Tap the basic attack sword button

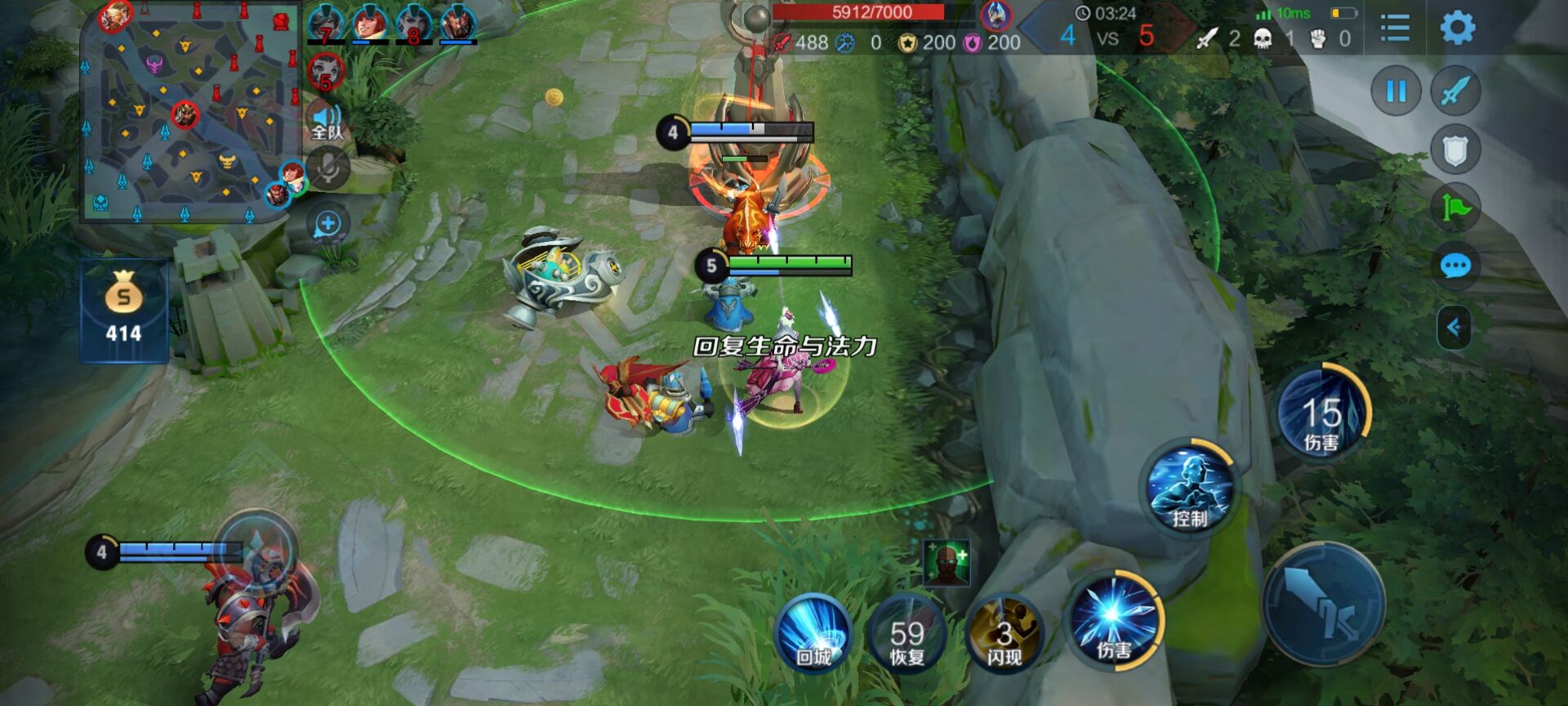(x=1323, y=605)
